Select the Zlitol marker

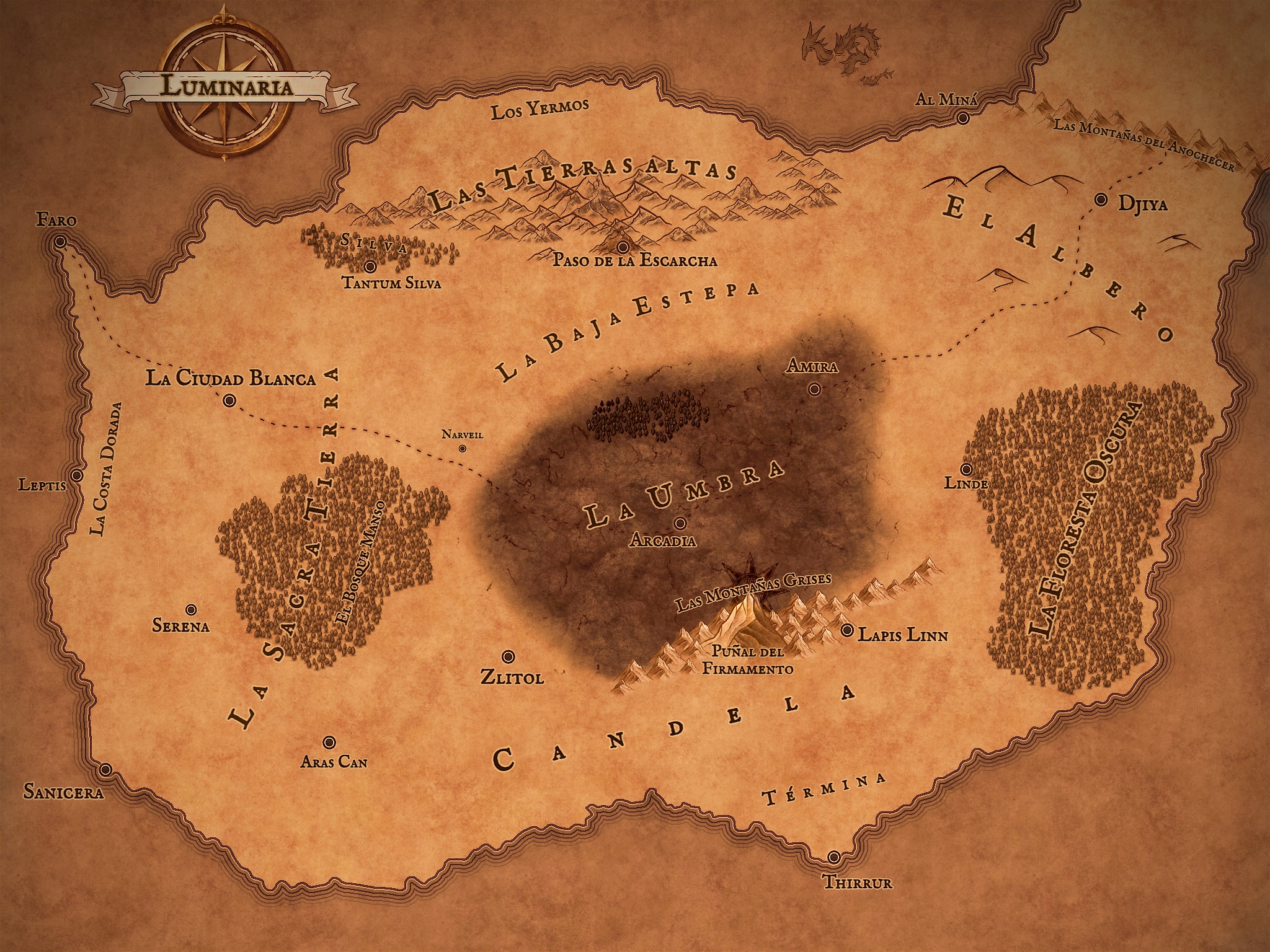508,656
